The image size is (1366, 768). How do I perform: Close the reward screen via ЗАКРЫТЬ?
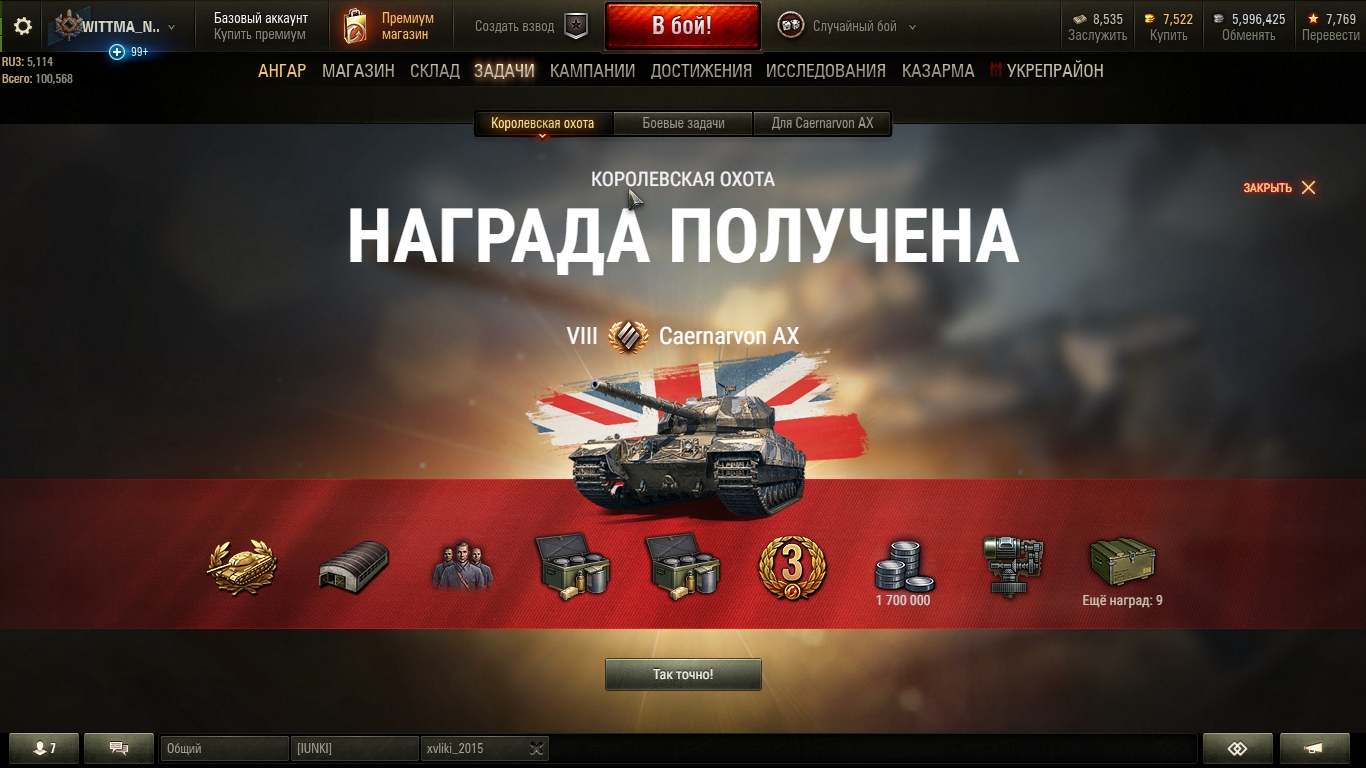tap(1279, 188)
